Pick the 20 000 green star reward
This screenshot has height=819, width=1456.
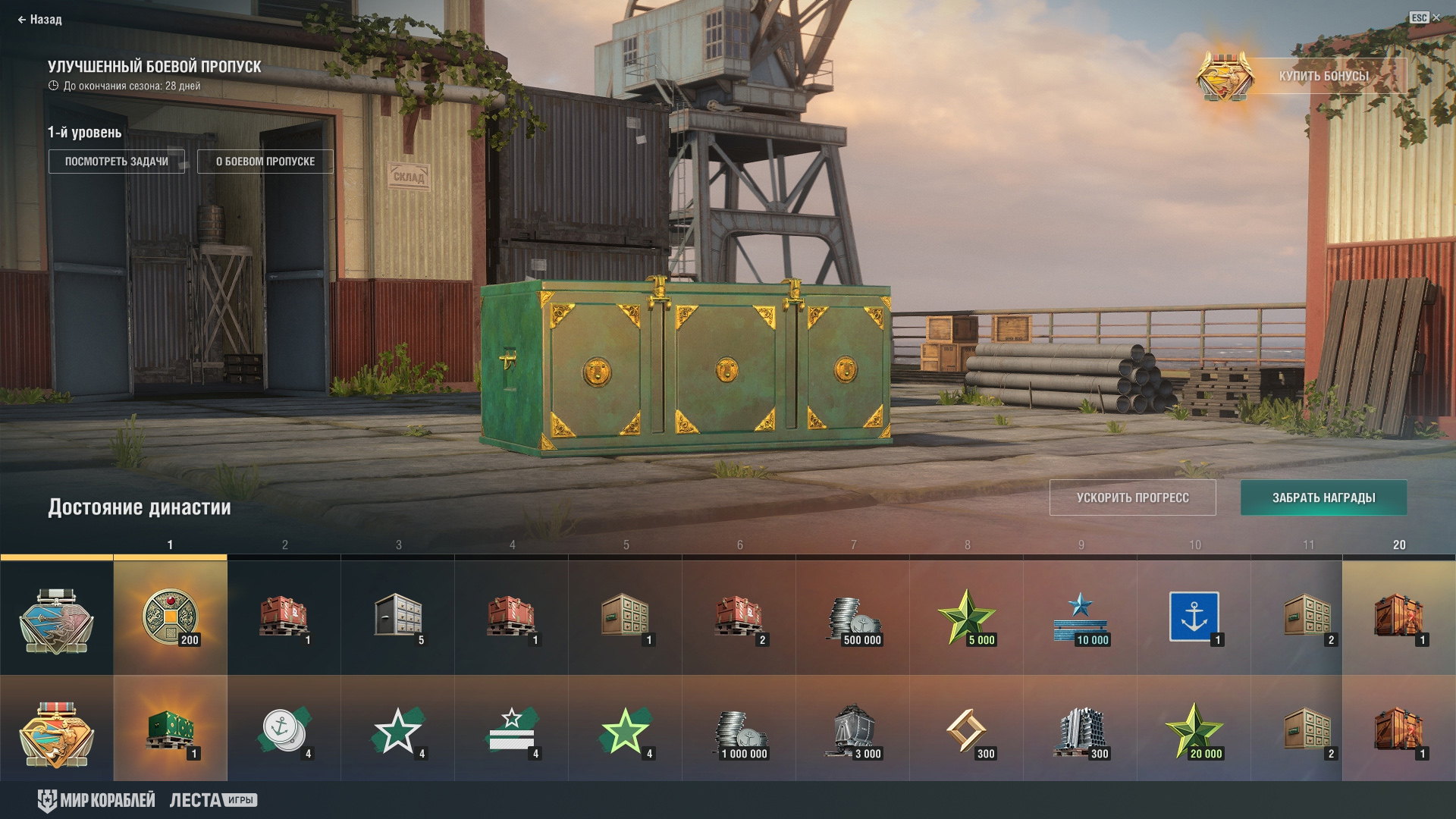coord(1194,731)
